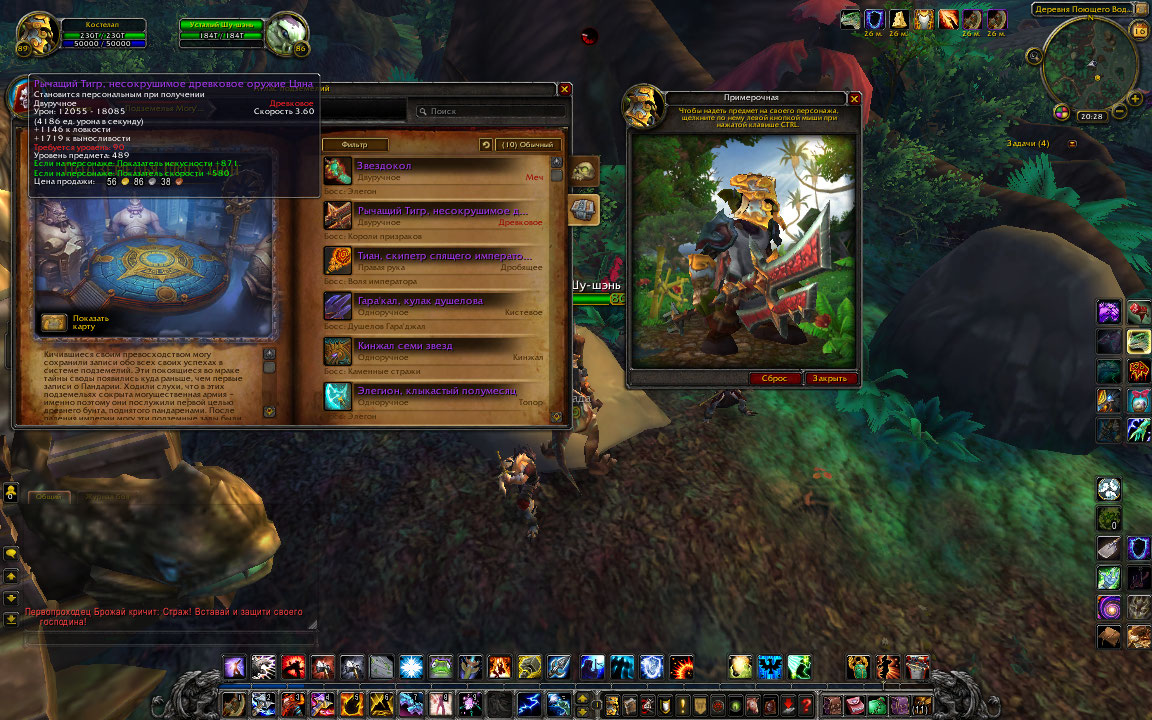
Task: Close the dungeon journal window
Action: click(x=565, y=89)
